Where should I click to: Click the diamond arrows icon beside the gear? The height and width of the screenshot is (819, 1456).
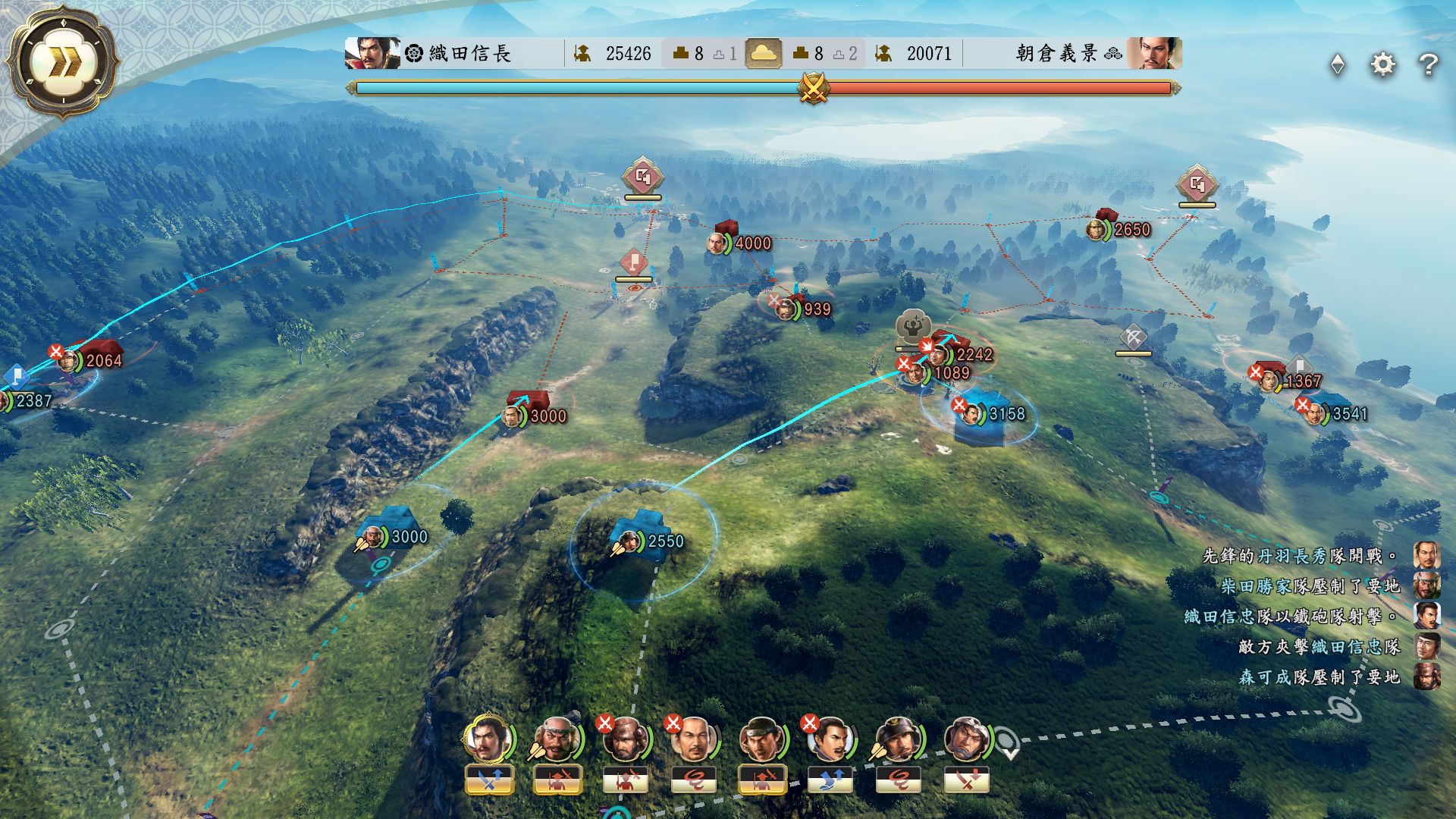1338,64
